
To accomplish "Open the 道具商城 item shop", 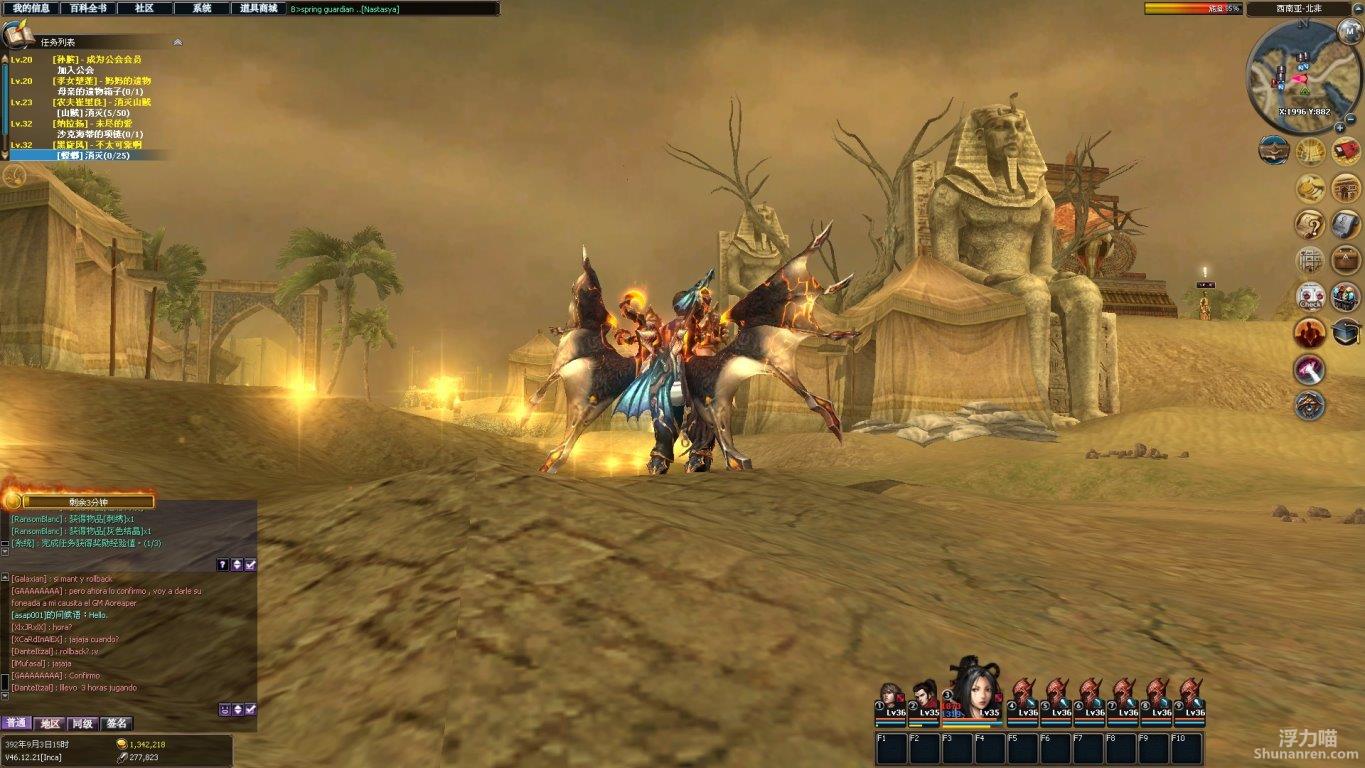I will coord(259,8).
